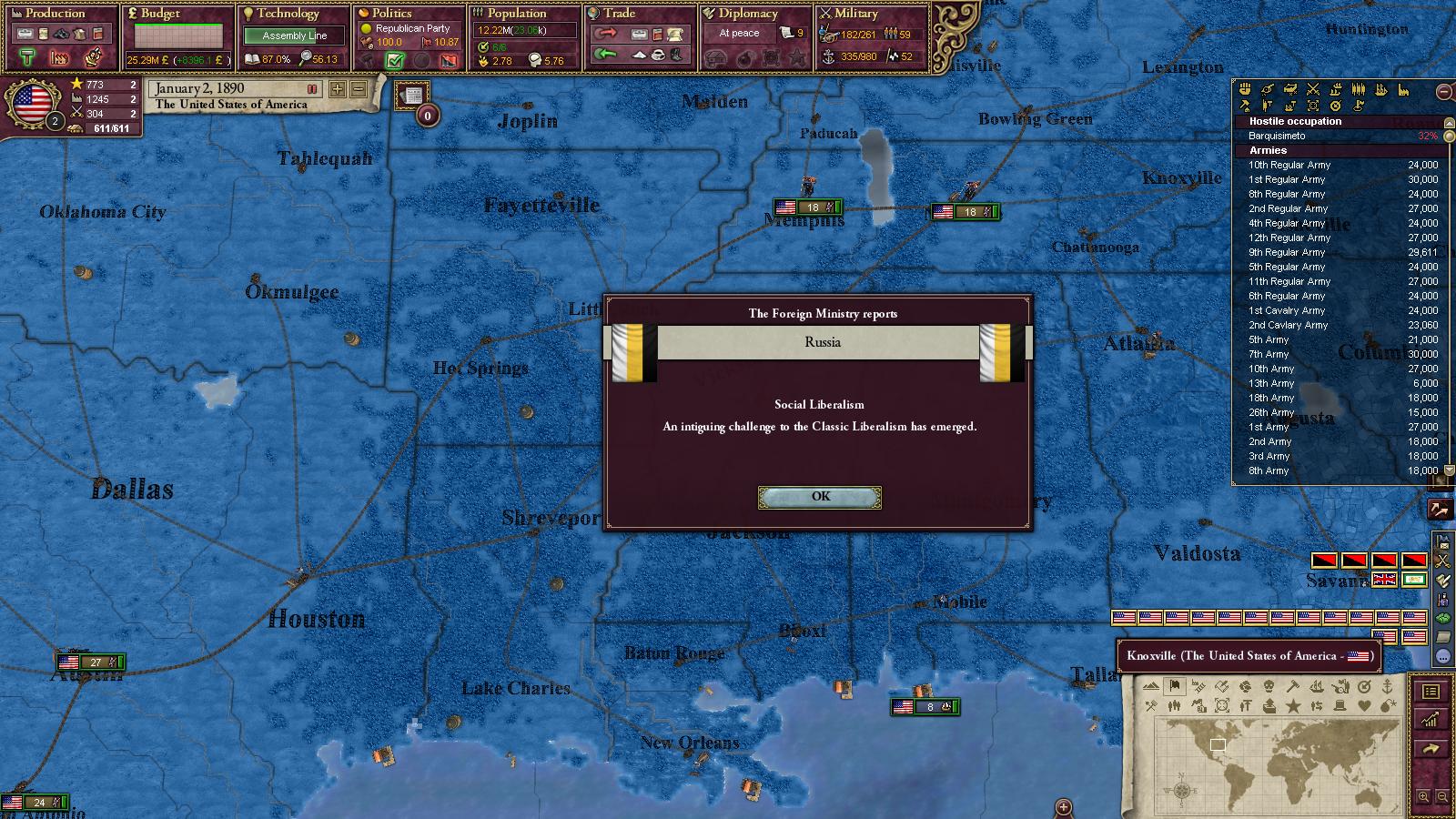Show the Population tab
This screenshot has height=819, width=1456.
[516, 14]
